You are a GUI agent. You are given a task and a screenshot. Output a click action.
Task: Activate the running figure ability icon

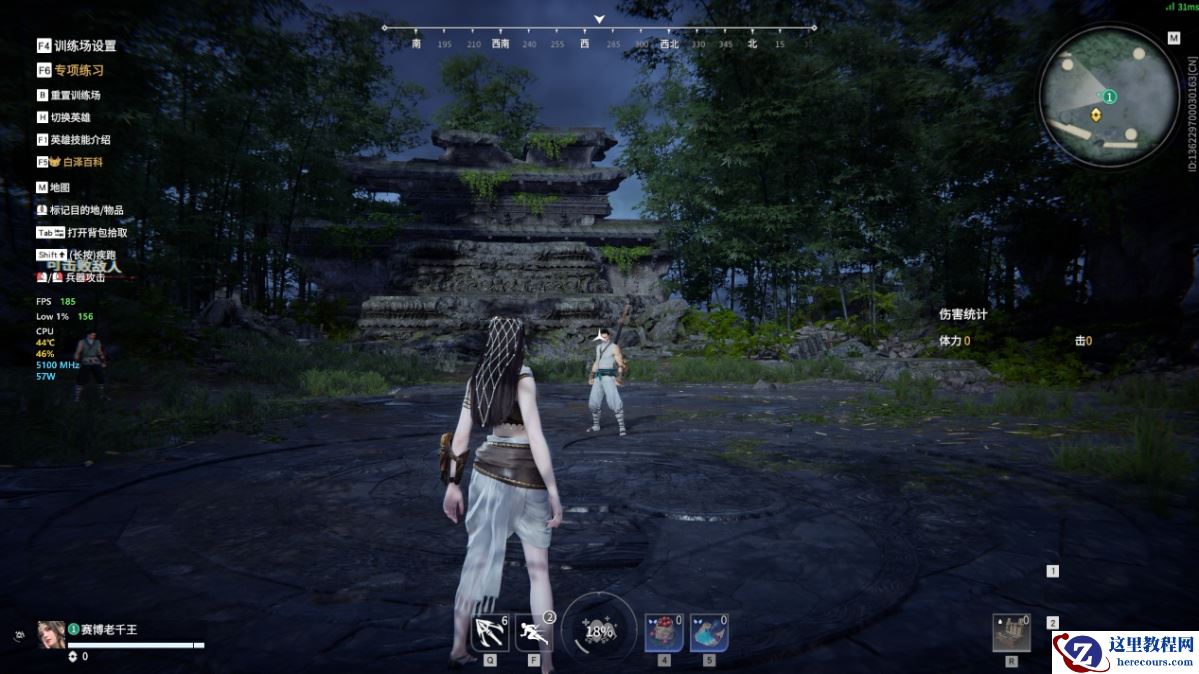[x=535, y=633]
